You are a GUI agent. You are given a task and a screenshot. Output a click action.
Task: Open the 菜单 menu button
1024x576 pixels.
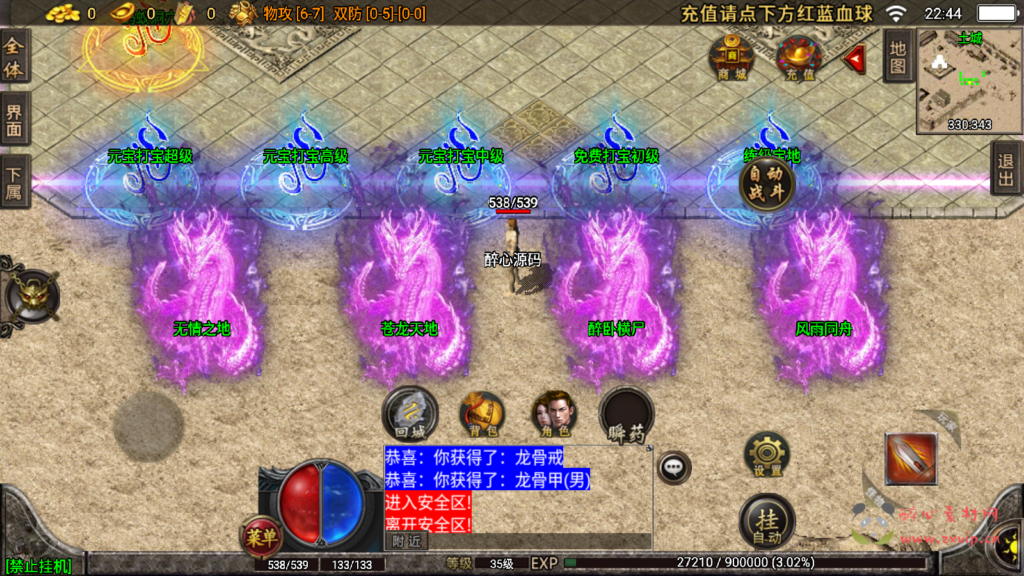tap(260, 537)
